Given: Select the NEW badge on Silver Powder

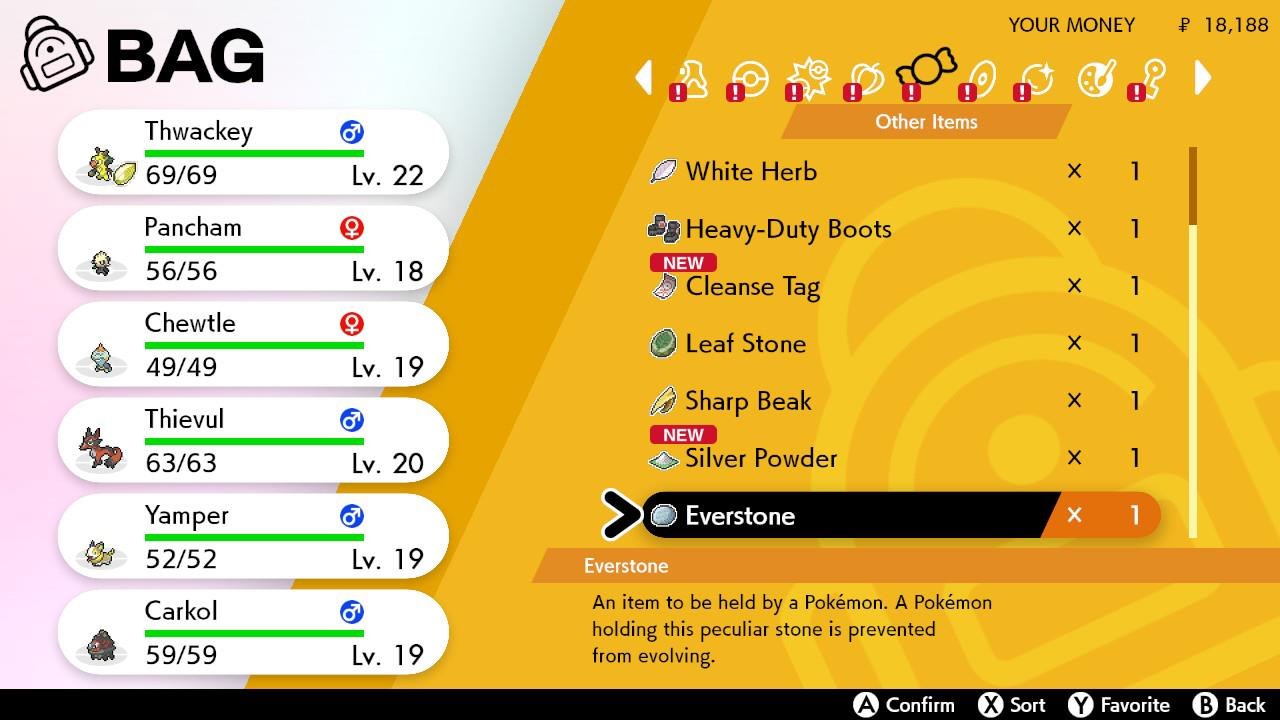Looking at the screenshot, I should 682,435.
